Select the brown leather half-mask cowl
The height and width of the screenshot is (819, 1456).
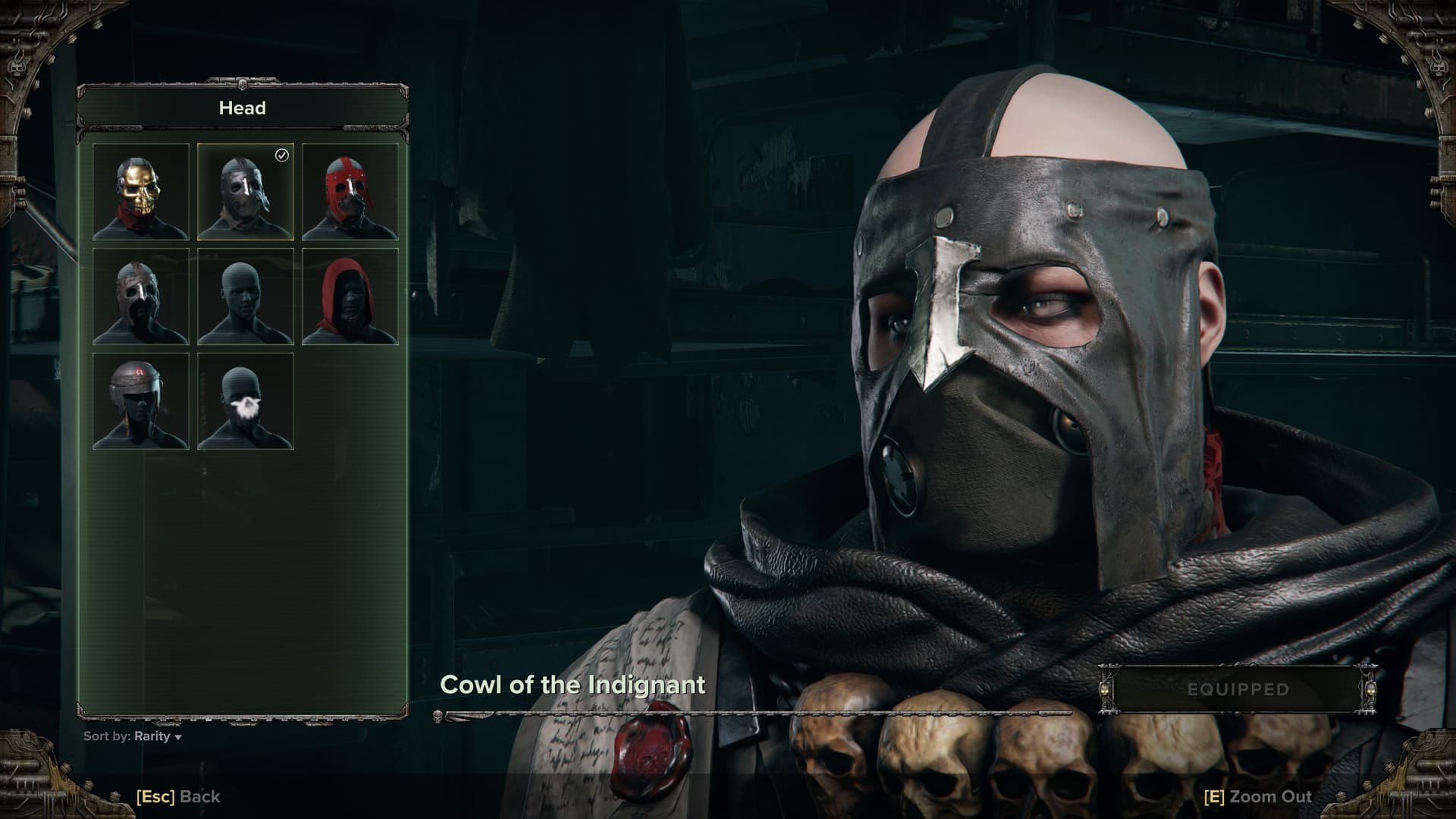[140, 297]
